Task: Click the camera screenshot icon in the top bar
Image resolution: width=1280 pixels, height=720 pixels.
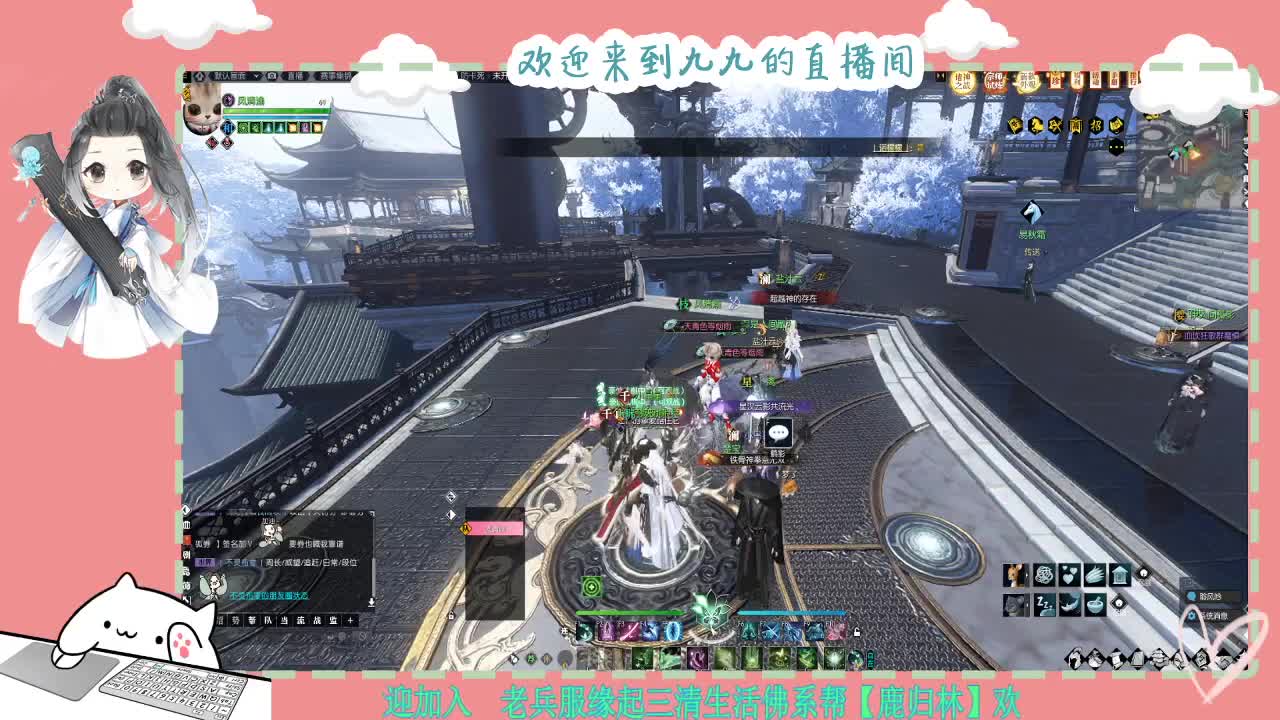Action: click(272, 76)
